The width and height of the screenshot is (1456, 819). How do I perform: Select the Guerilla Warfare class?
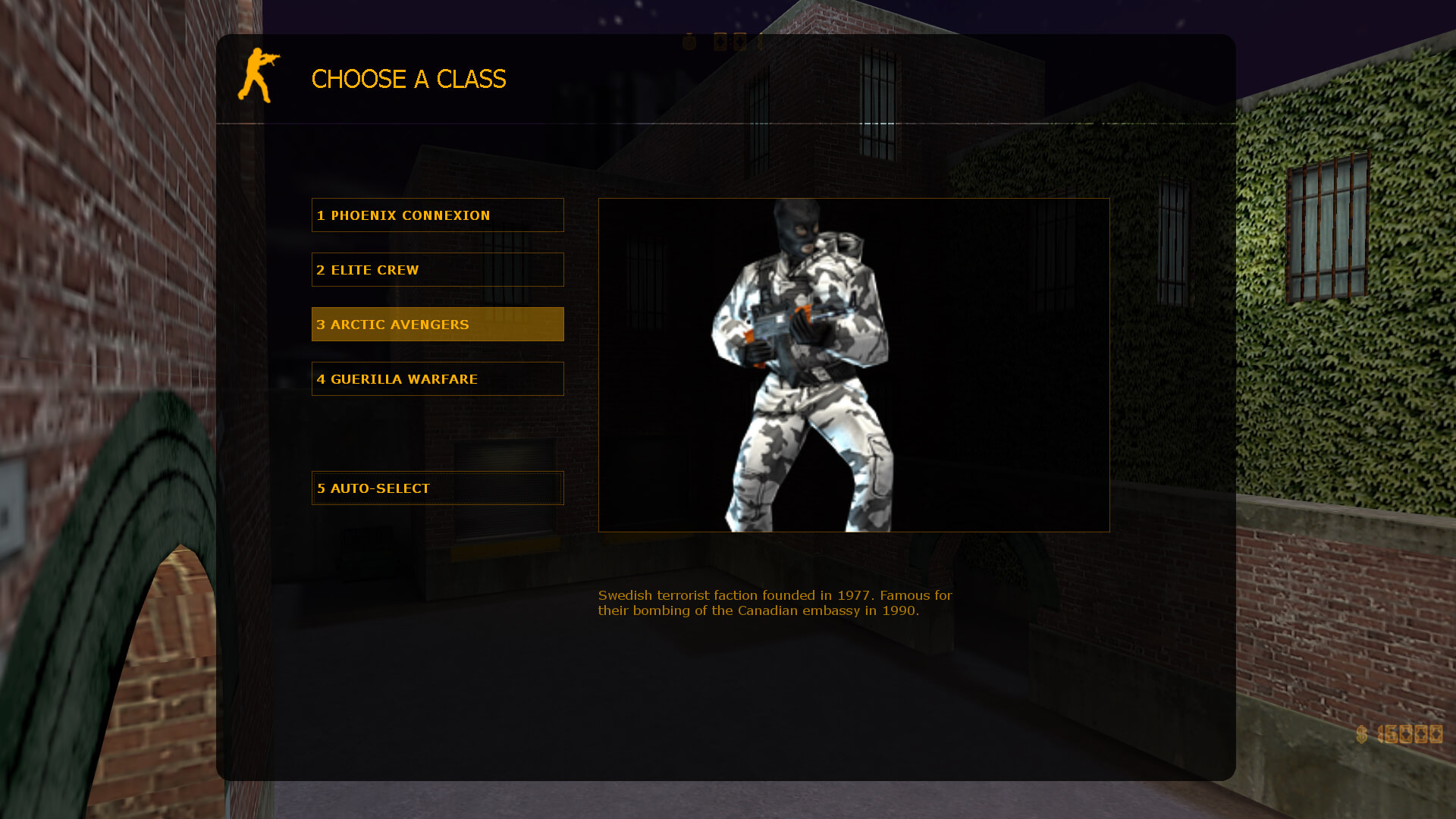[438, 379]
